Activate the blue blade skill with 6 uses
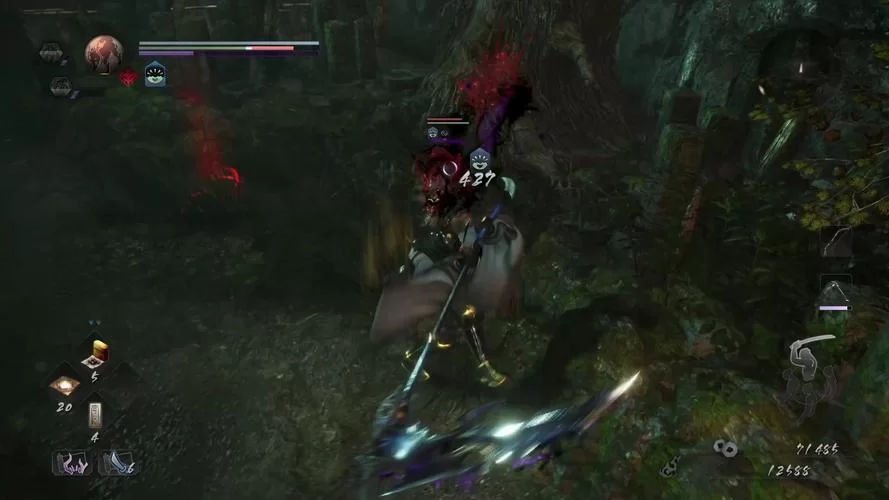This screenshot has height=500, width=889. (x=116, y=463)
